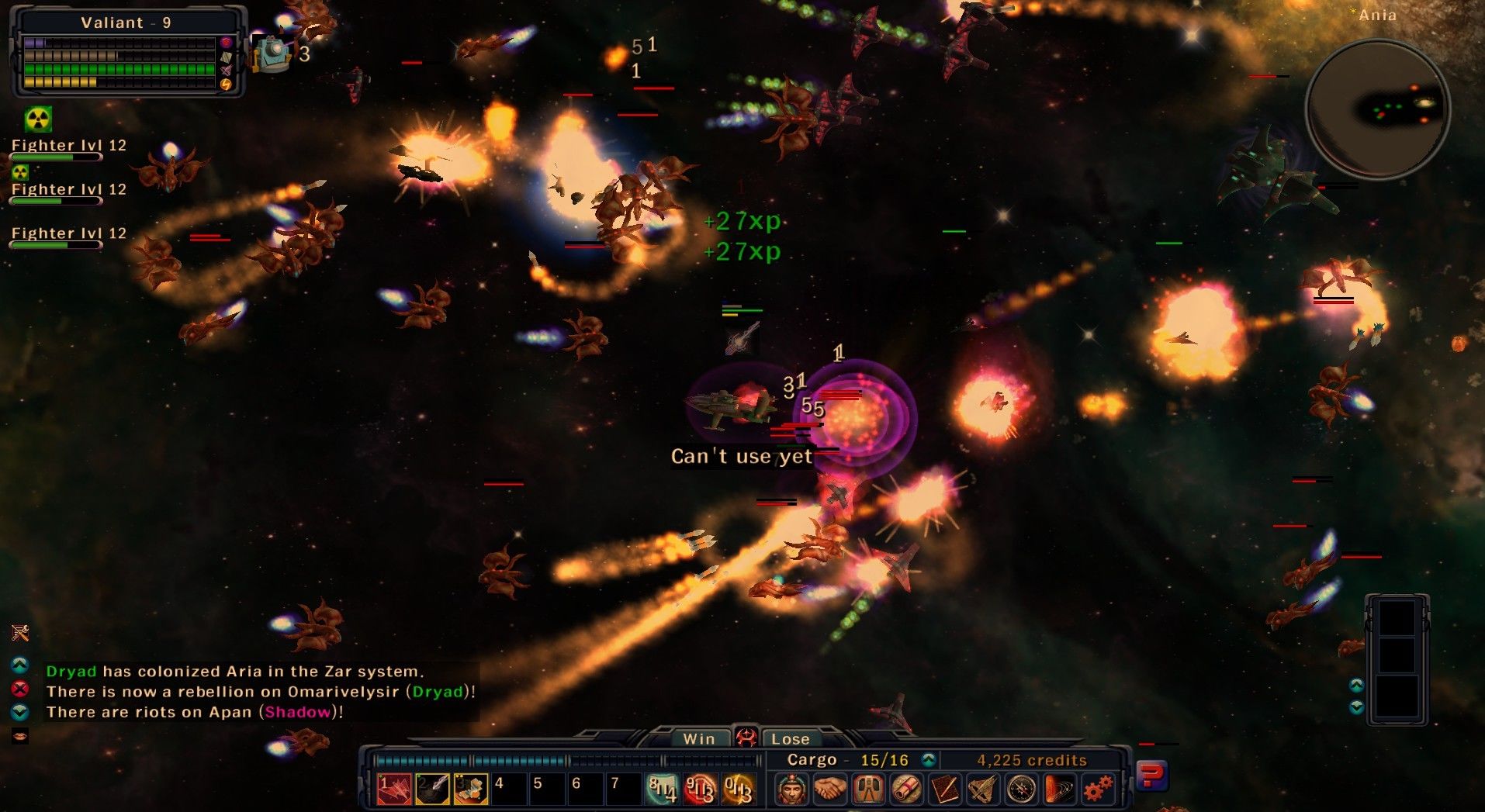Open the Lose conditions panel
This screenshot has height=812, width=1485.
tap(790, 739)
